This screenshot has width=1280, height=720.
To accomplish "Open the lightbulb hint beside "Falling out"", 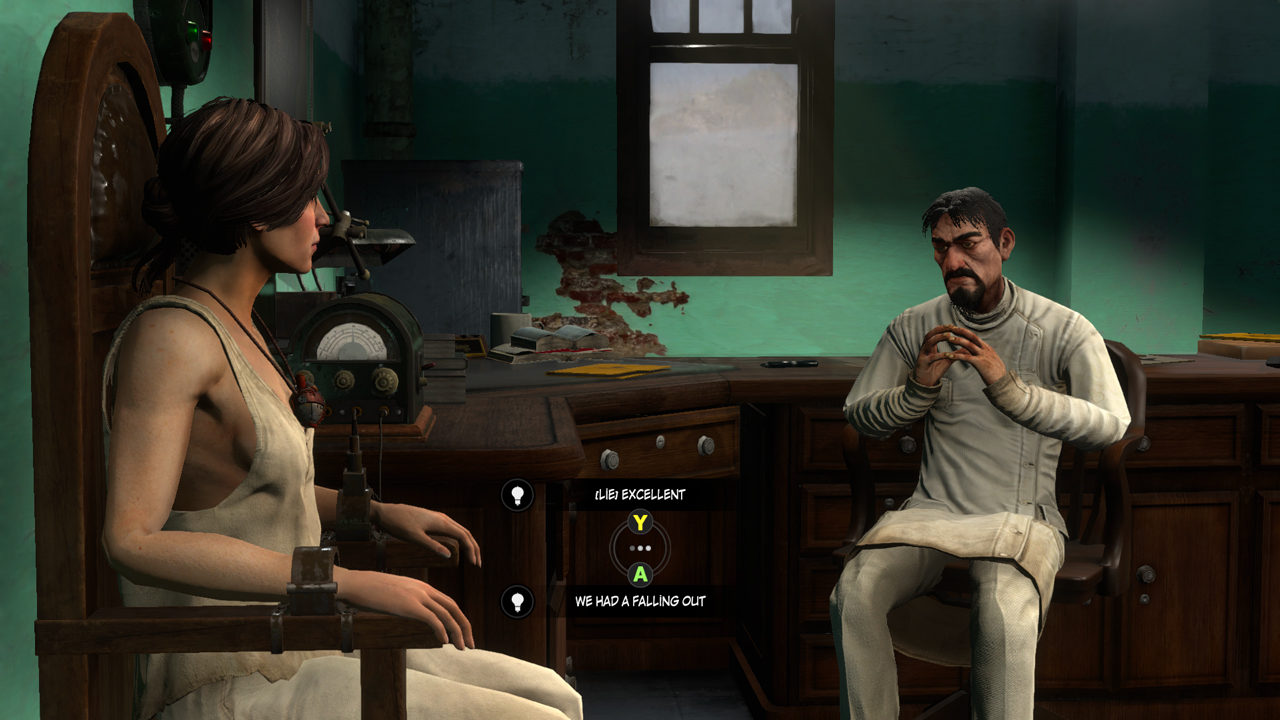I will (x=517, y=601).
